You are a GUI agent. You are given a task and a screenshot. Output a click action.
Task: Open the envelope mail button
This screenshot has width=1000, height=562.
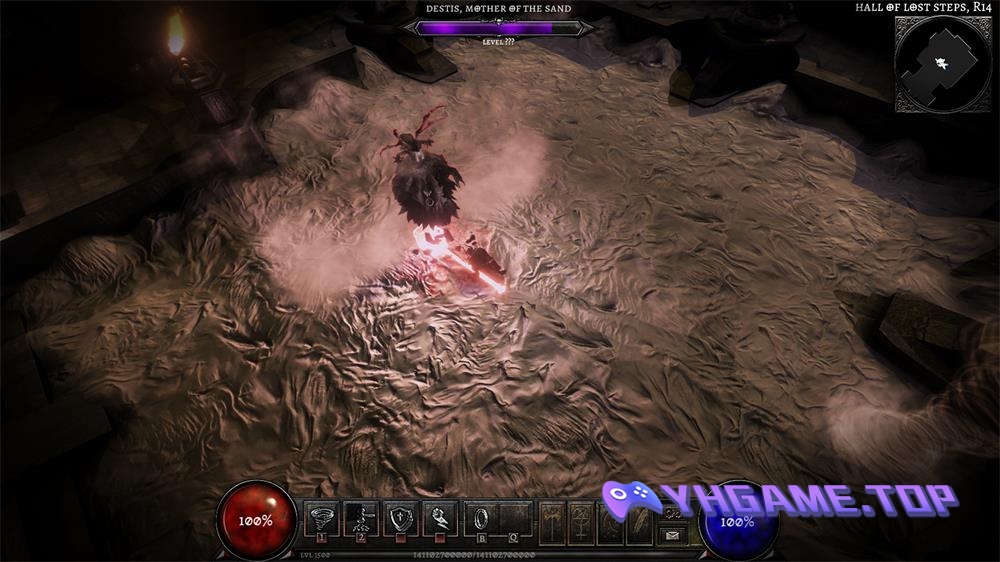(672, 536)
